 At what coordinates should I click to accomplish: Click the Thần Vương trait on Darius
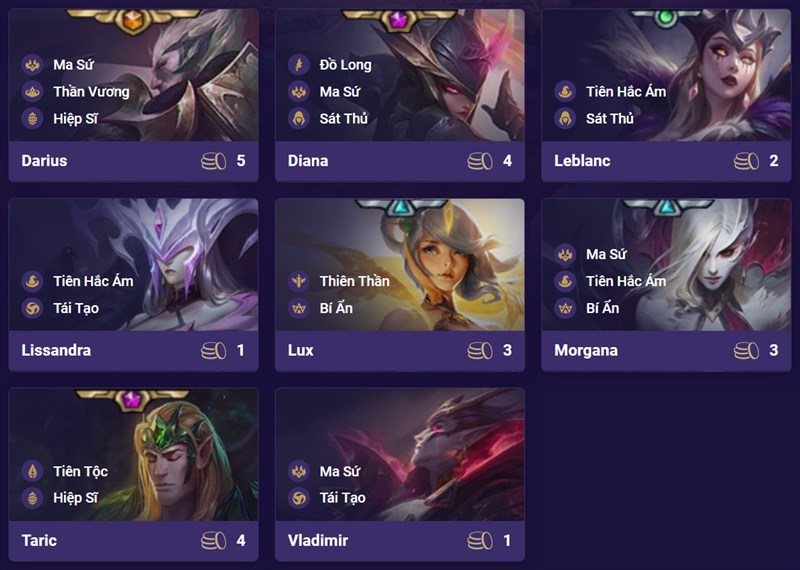[x=90, y=92]
